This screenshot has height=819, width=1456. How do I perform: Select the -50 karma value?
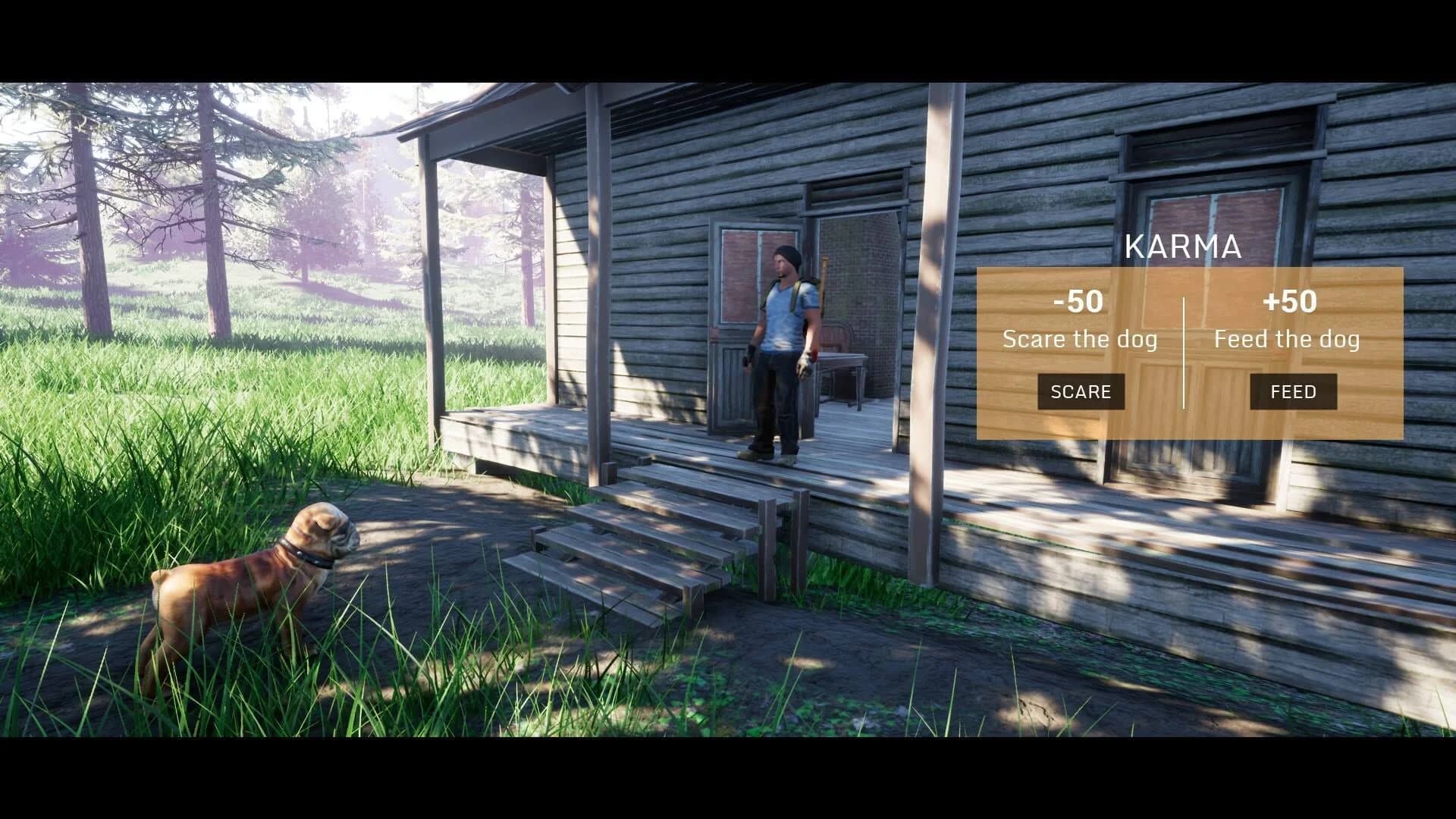pyautogui.click(x=1080, y=302)
